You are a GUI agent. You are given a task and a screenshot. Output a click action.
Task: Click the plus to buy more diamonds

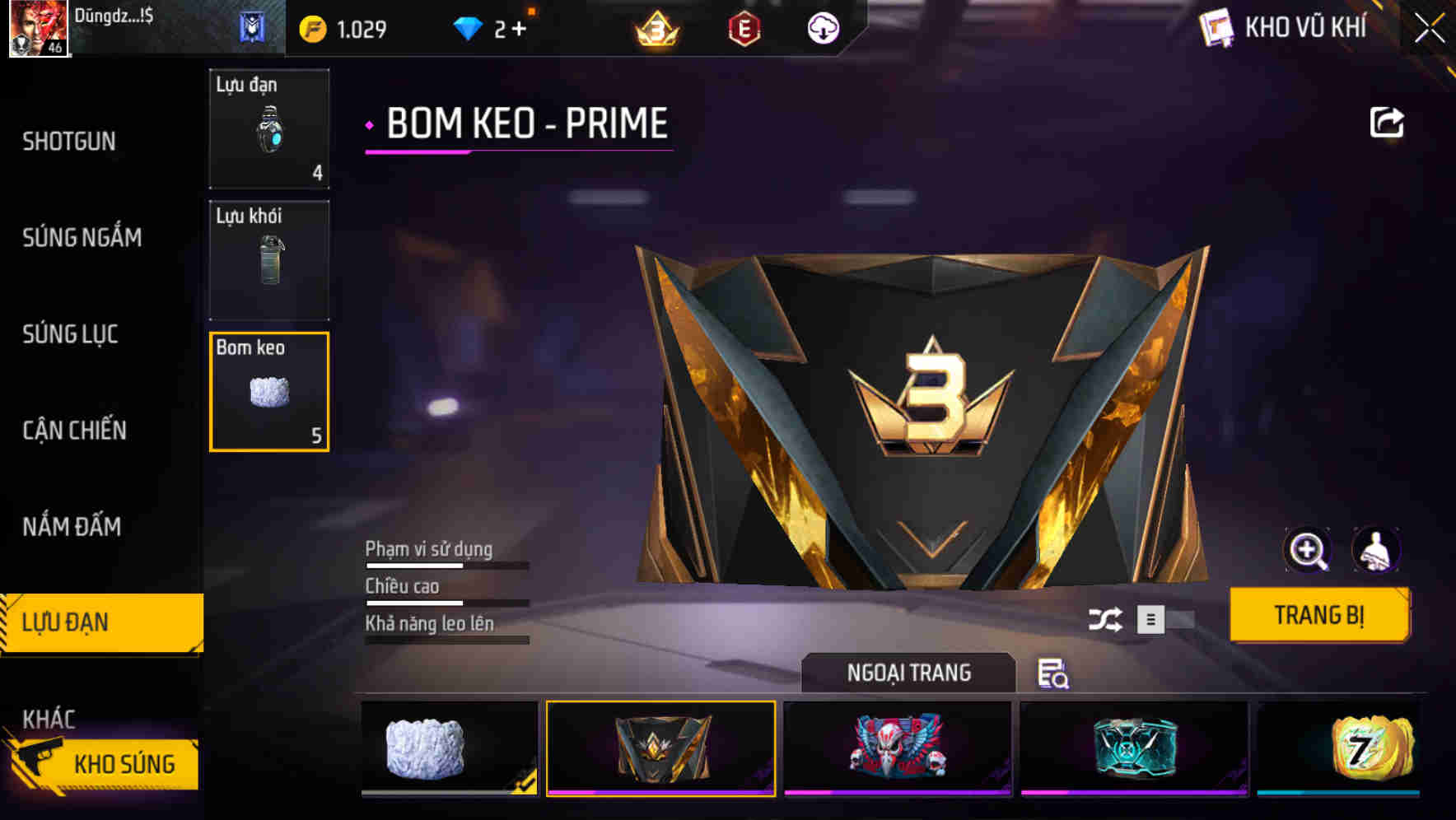point(520,27)
